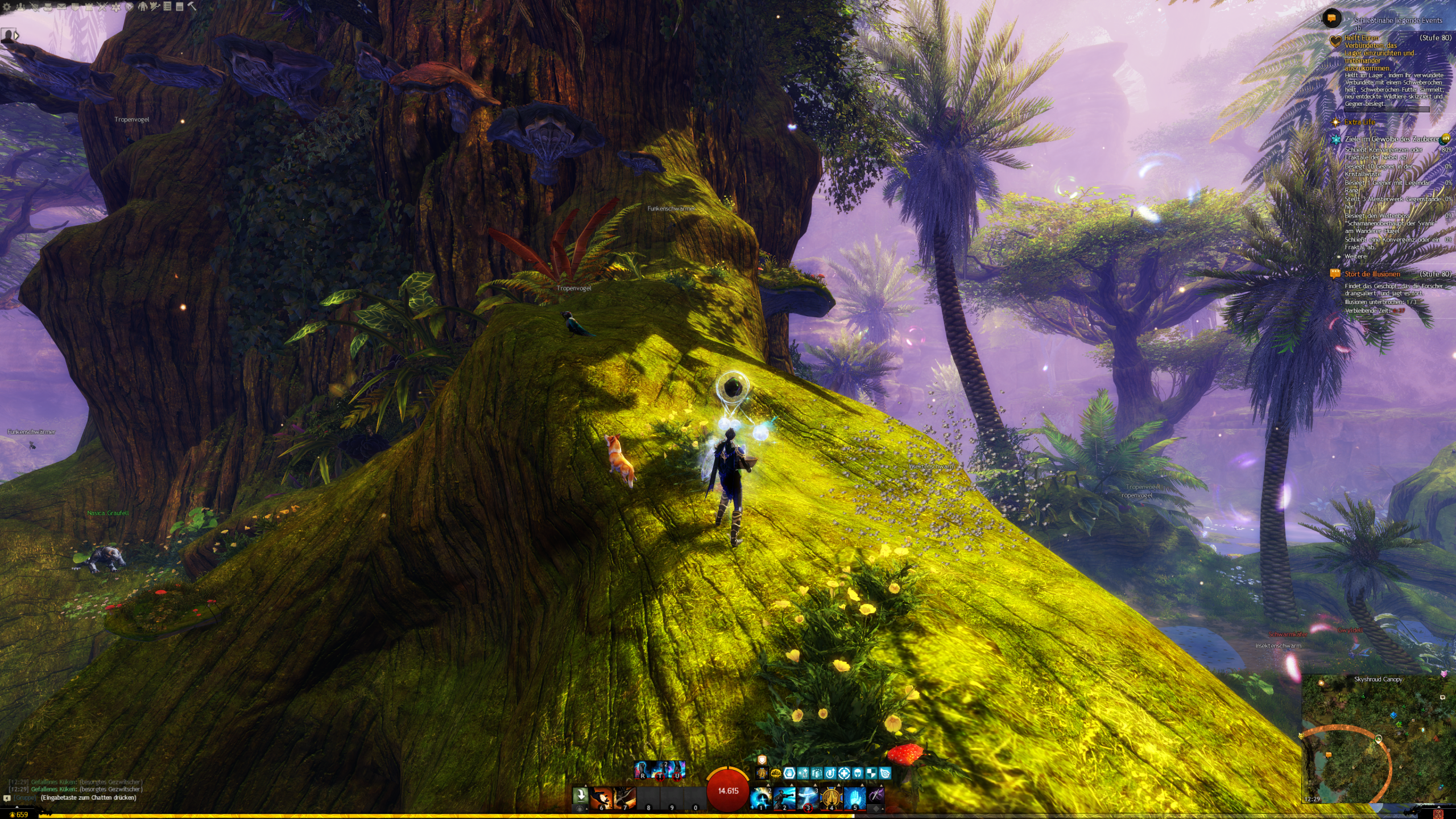
Task: Open the game menu gear icon
Action: [x=7, y=7]
